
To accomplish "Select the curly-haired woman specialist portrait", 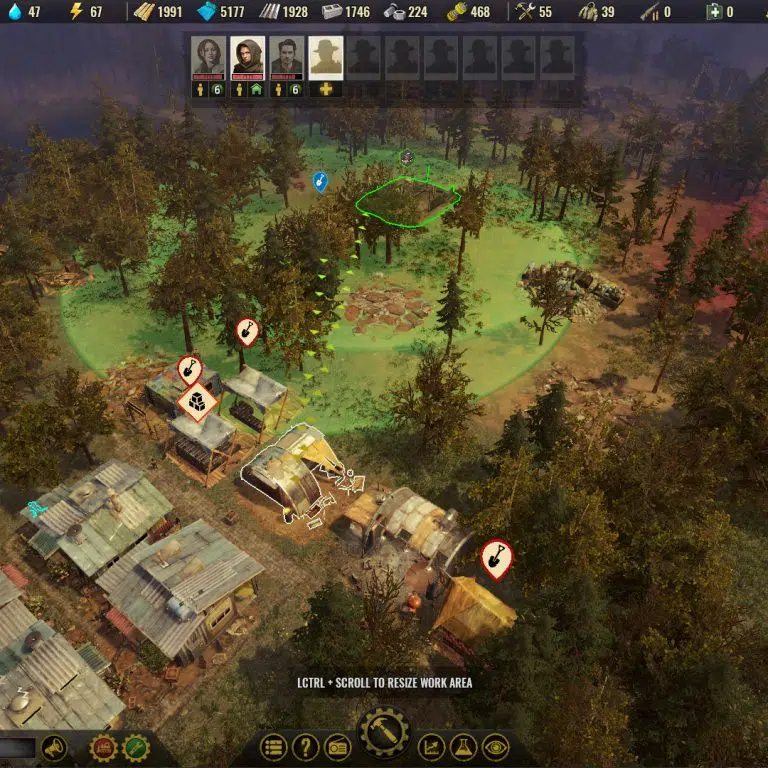I will pos(209,56).
